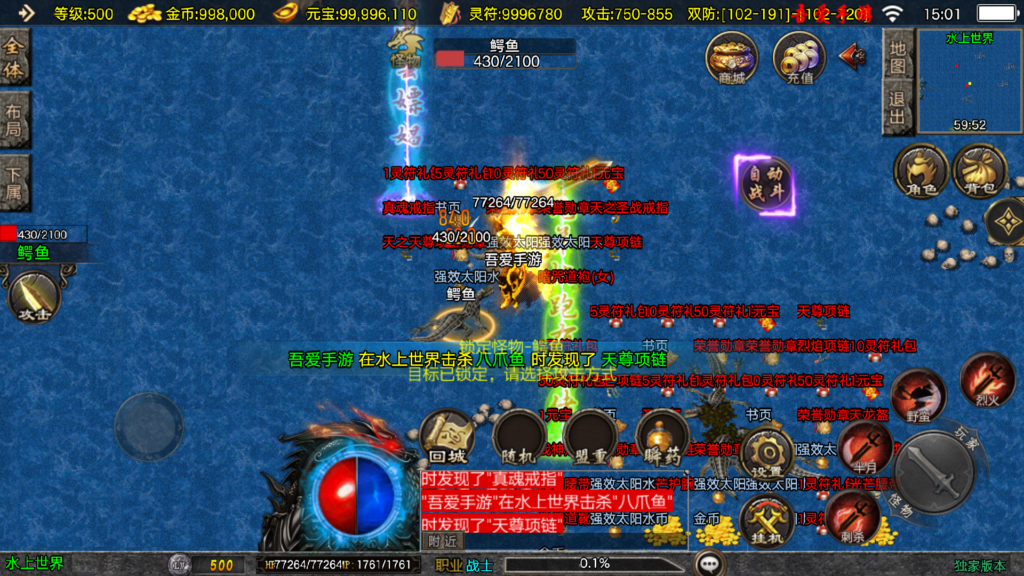Use the 瞬药 instant potion
This screenshot has width=1024, height=576.
pos(662,438)
